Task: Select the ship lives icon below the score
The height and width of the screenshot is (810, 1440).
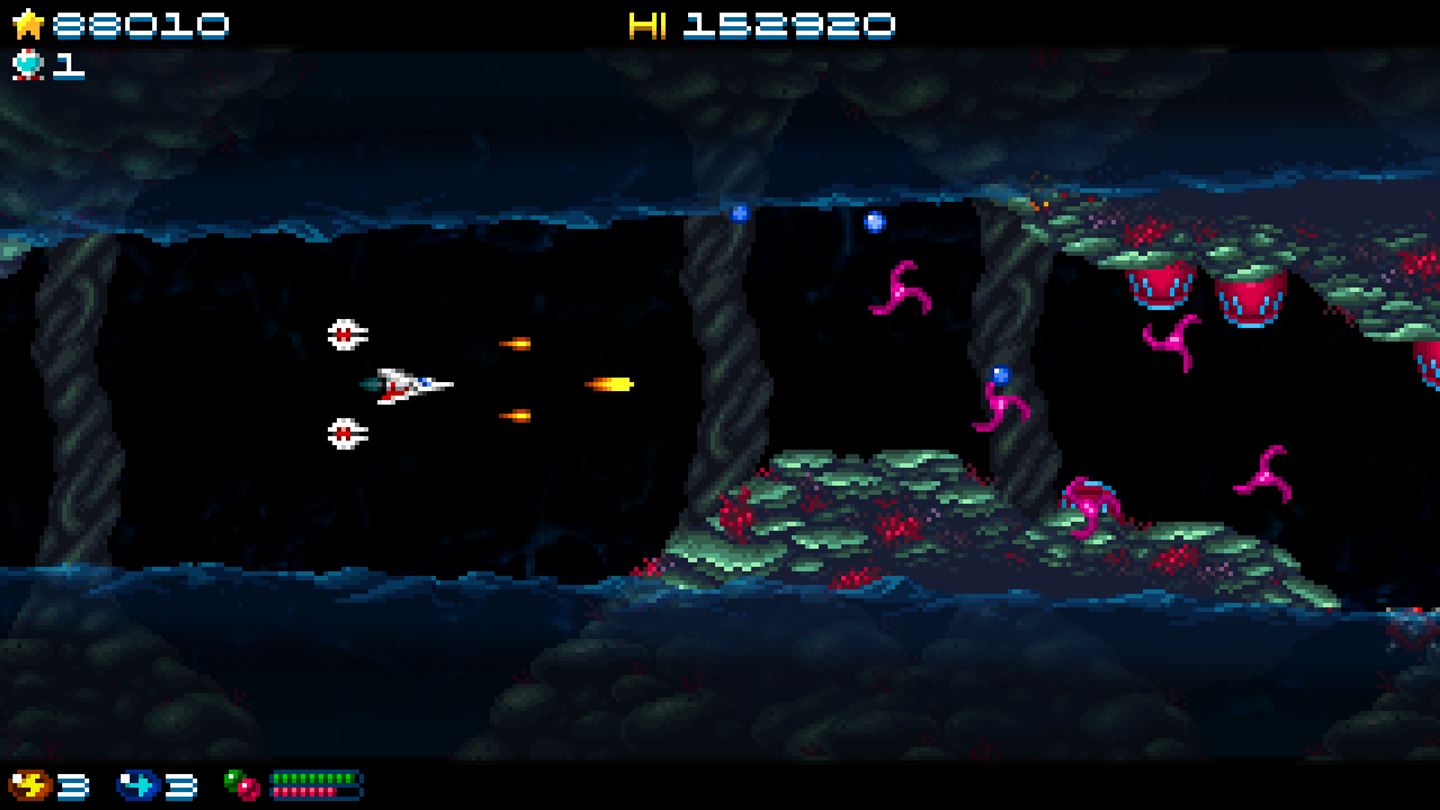Action: (x=27, y=66)
